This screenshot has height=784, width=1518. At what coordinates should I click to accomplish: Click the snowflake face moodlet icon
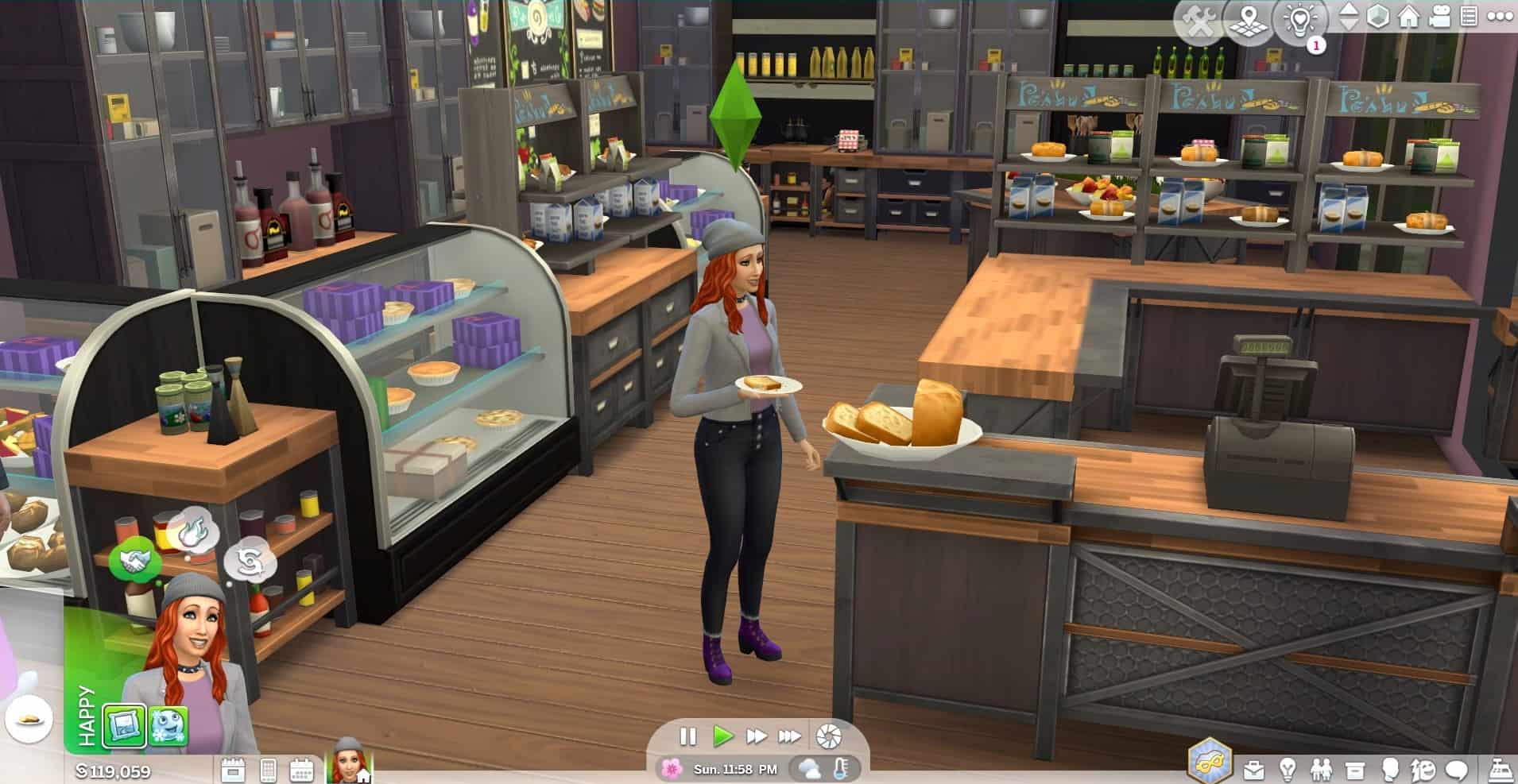click(168, 727)
